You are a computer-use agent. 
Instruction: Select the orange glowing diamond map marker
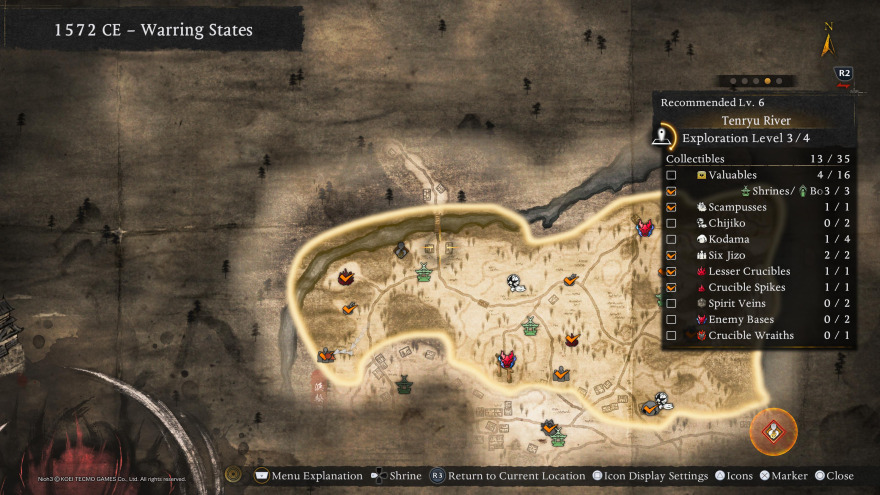tap(774, 432)
